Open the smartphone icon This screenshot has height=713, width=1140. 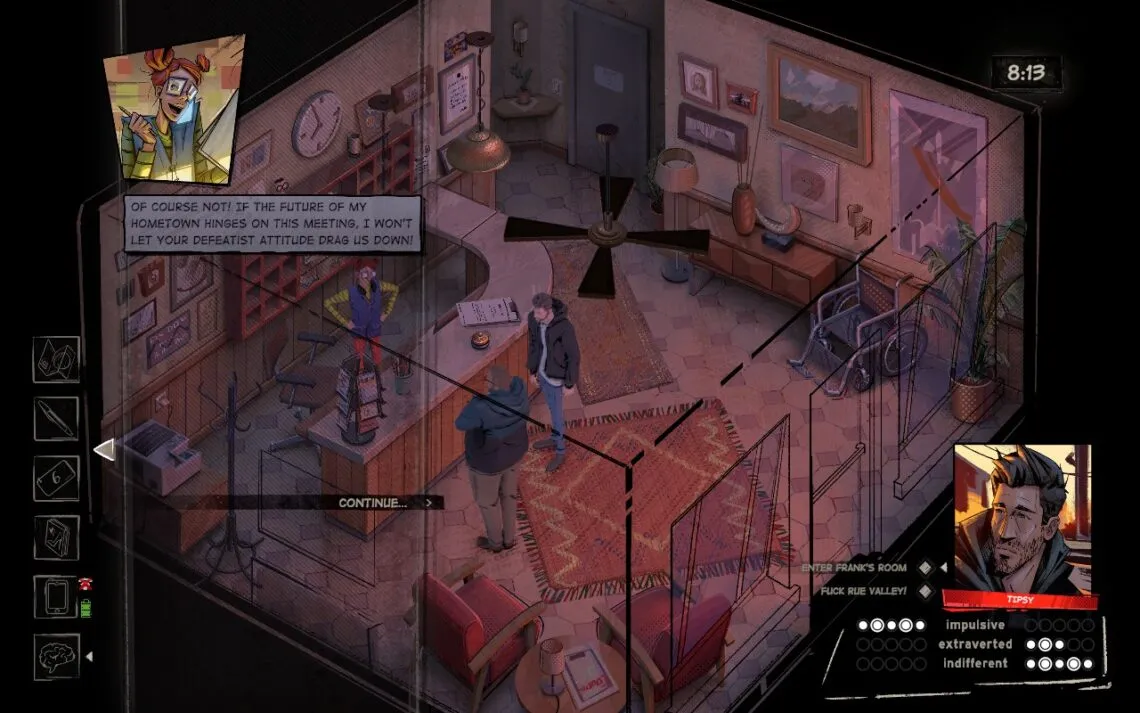56,597
